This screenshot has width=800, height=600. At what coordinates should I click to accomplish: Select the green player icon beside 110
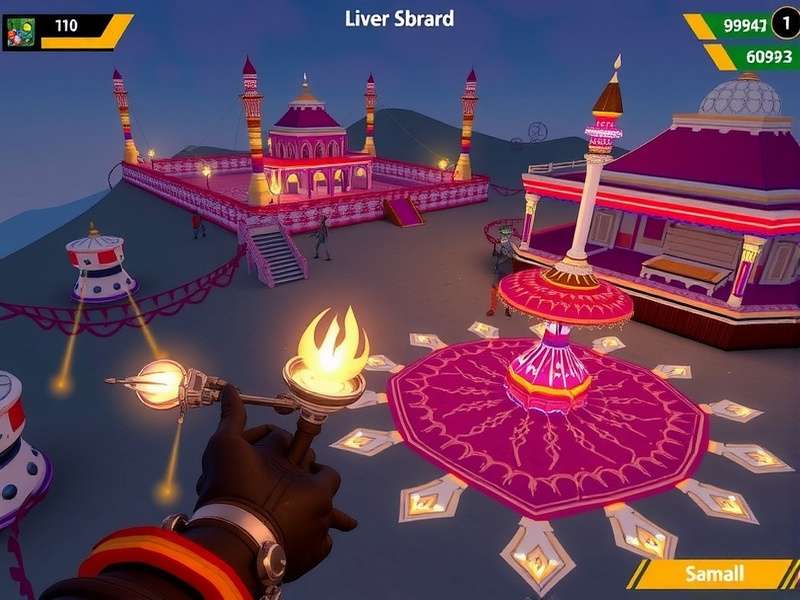(21, 31)
